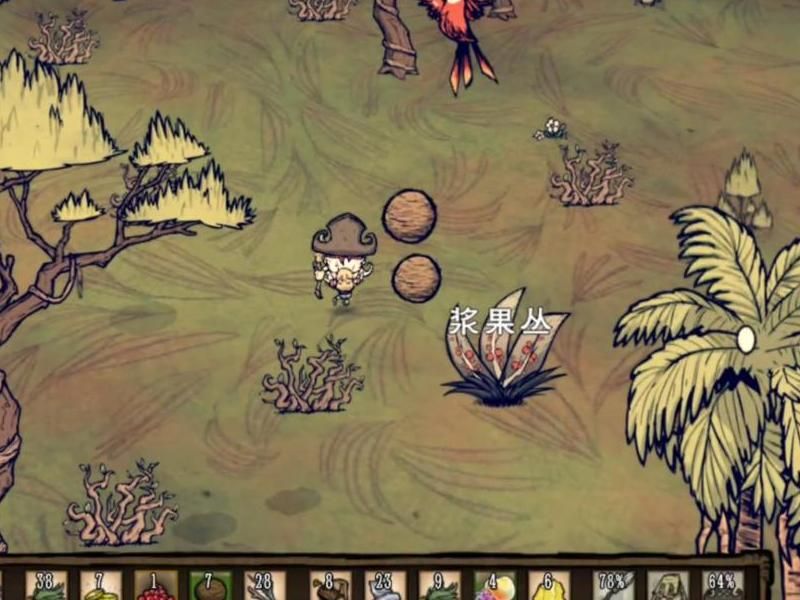
Task: Choose the yellow item stack of 6
Action: coord(549,586)
